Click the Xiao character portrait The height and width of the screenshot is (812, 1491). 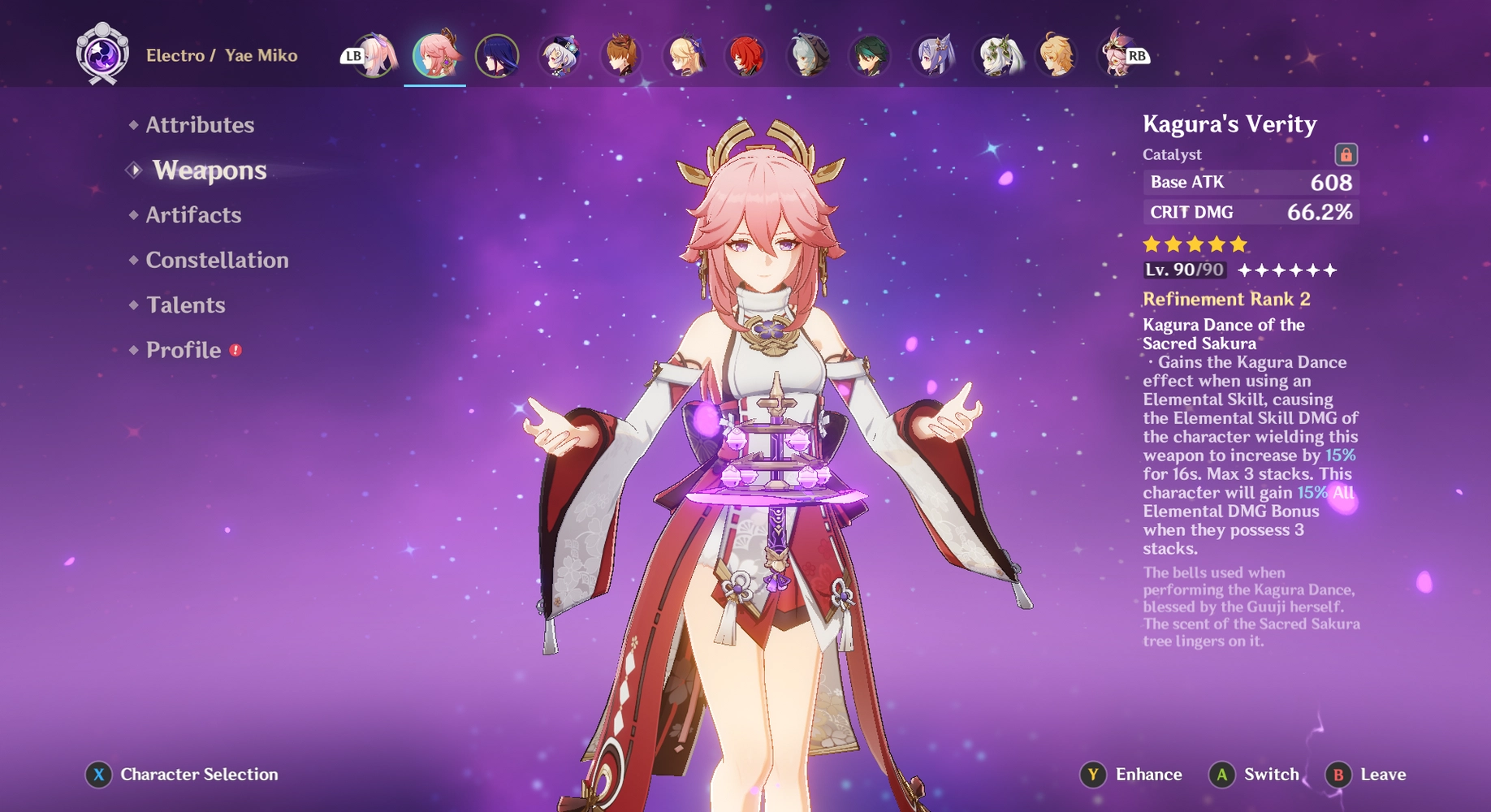click(x=872, y=55)
